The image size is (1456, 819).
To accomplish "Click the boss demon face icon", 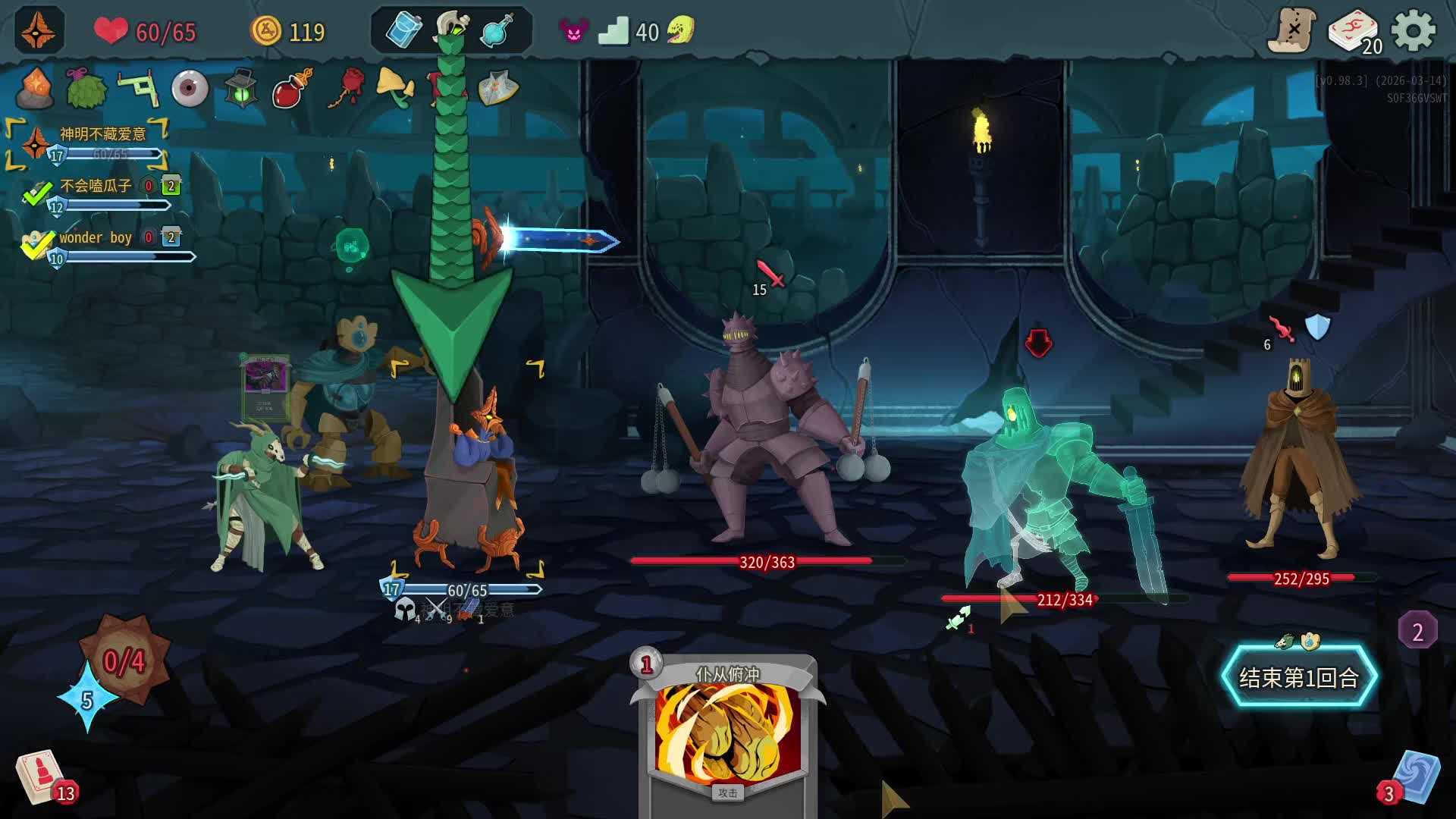I will point(573,31).
